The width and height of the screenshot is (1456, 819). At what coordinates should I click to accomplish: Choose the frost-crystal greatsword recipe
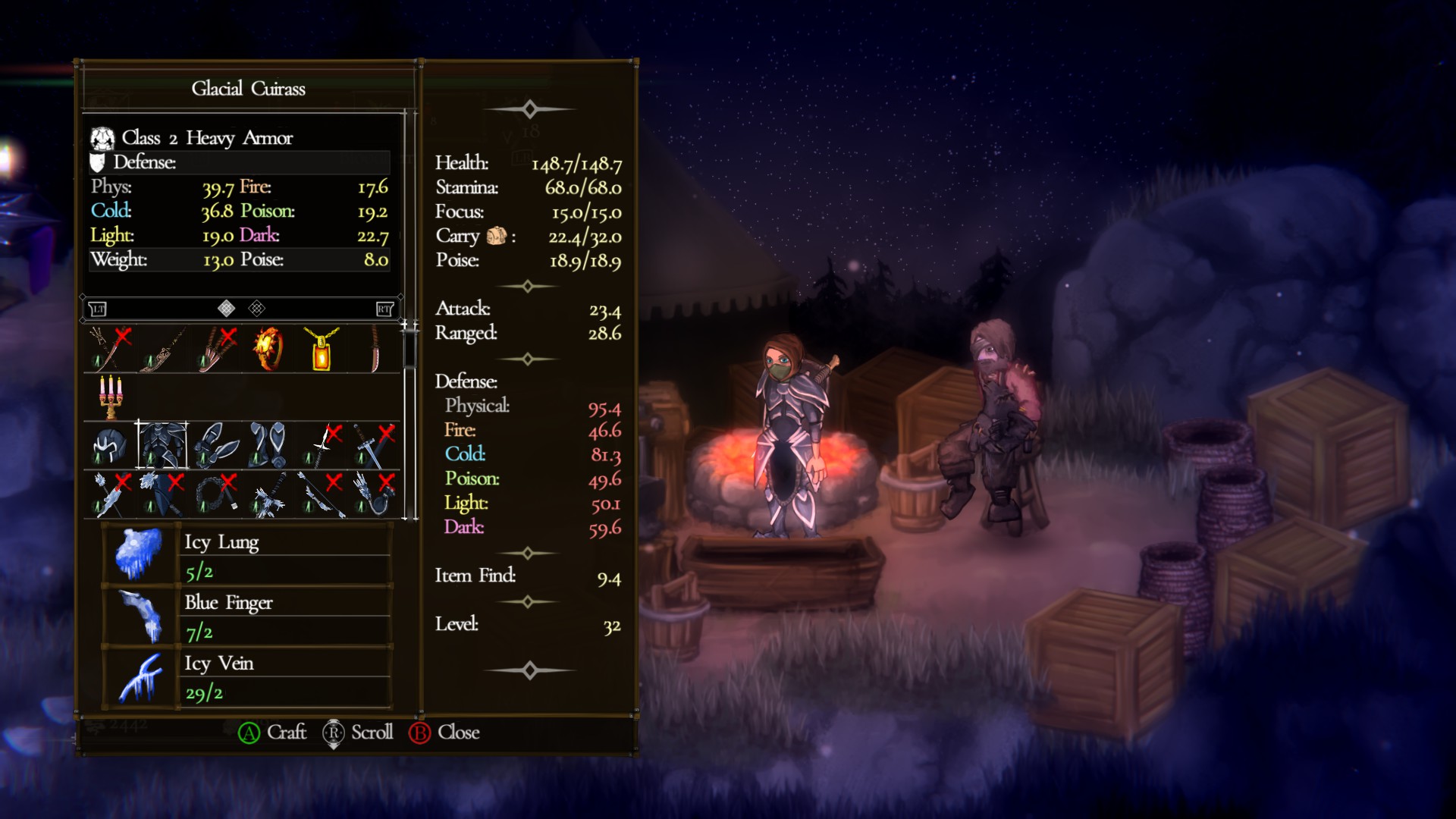[268, 494]
